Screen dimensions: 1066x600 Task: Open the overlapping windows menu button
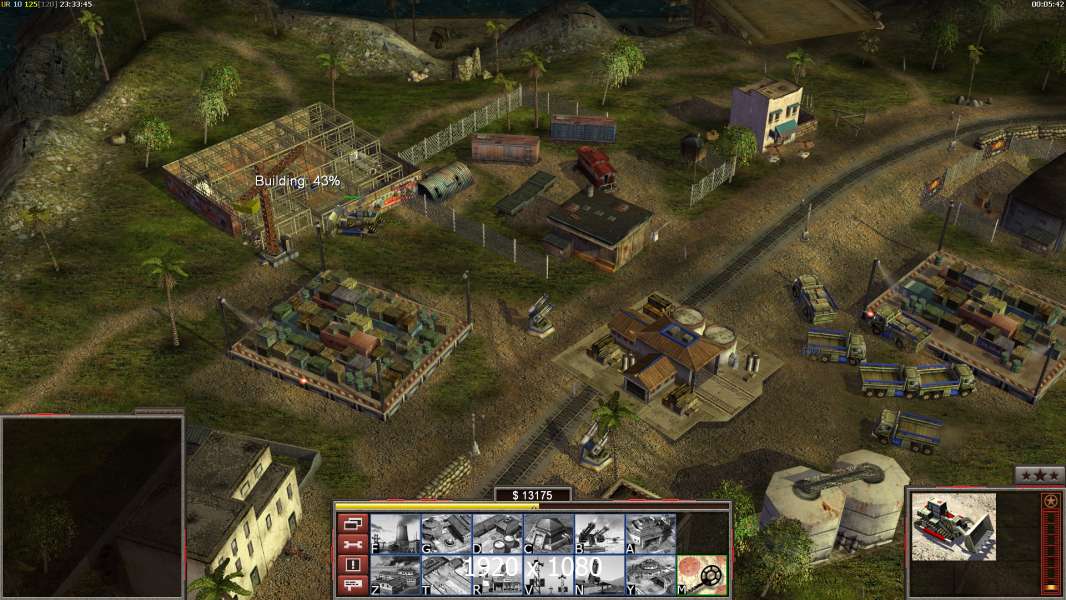click(x=352, y=523)
